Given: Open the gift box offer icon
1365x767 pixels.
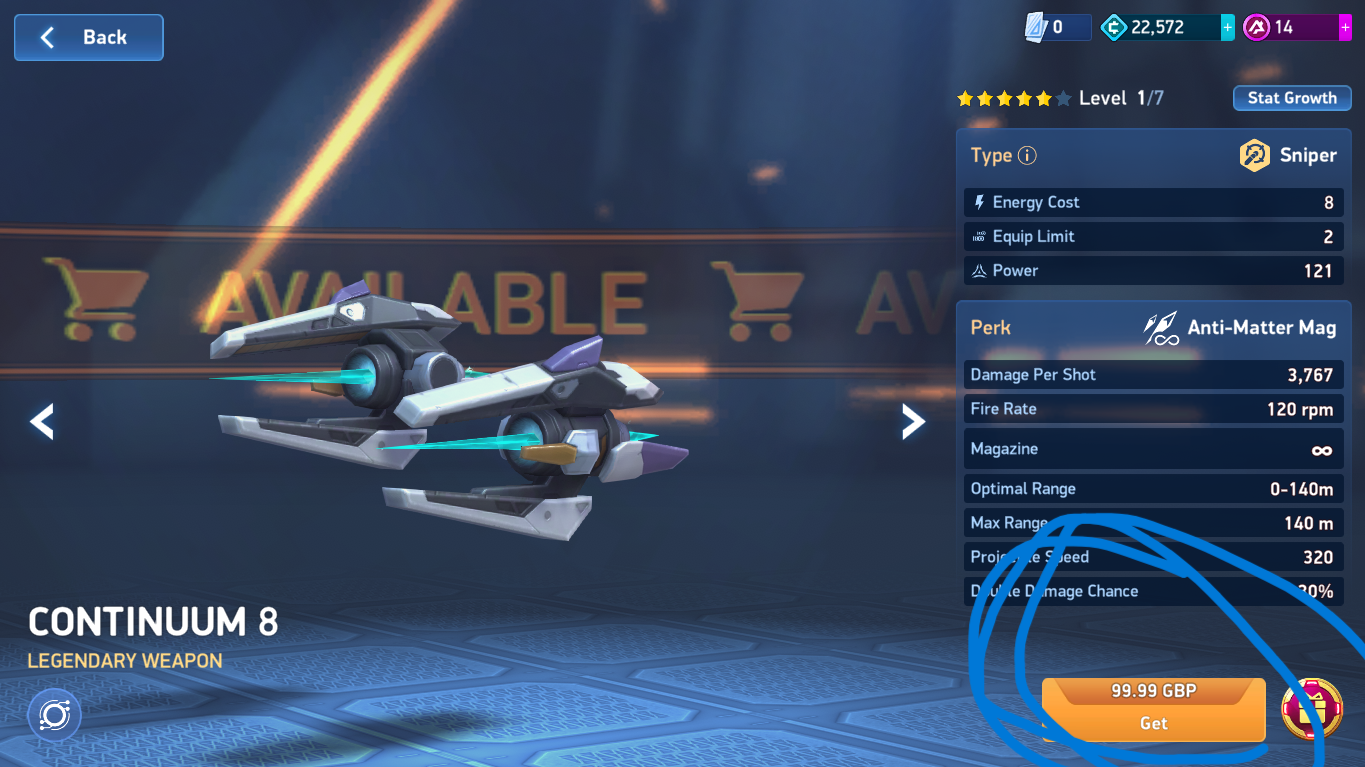Looking at the screenshot, I should (1311, 709).
